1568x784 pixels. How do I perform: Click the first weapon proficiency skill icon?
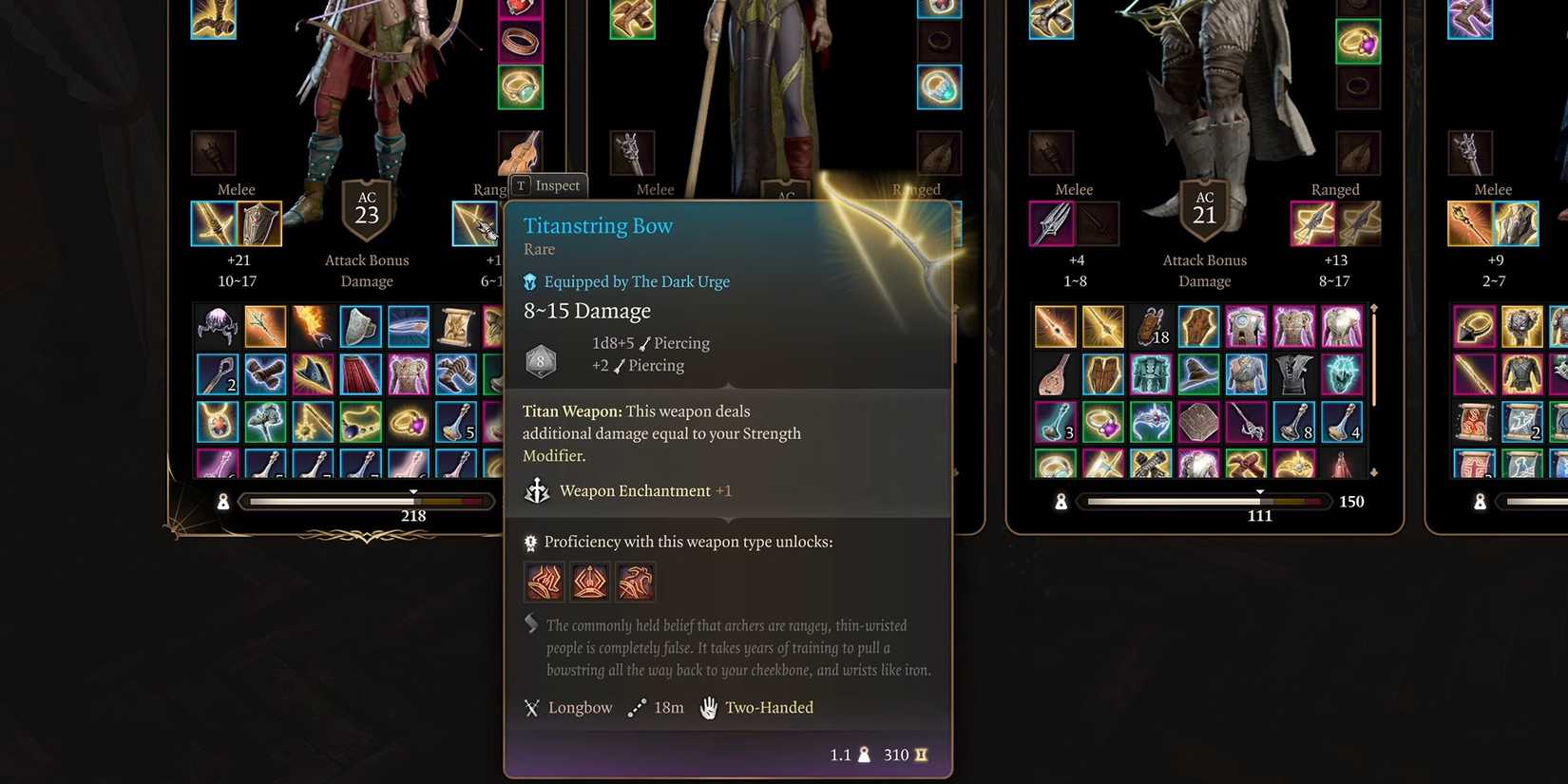coord(543,582)
